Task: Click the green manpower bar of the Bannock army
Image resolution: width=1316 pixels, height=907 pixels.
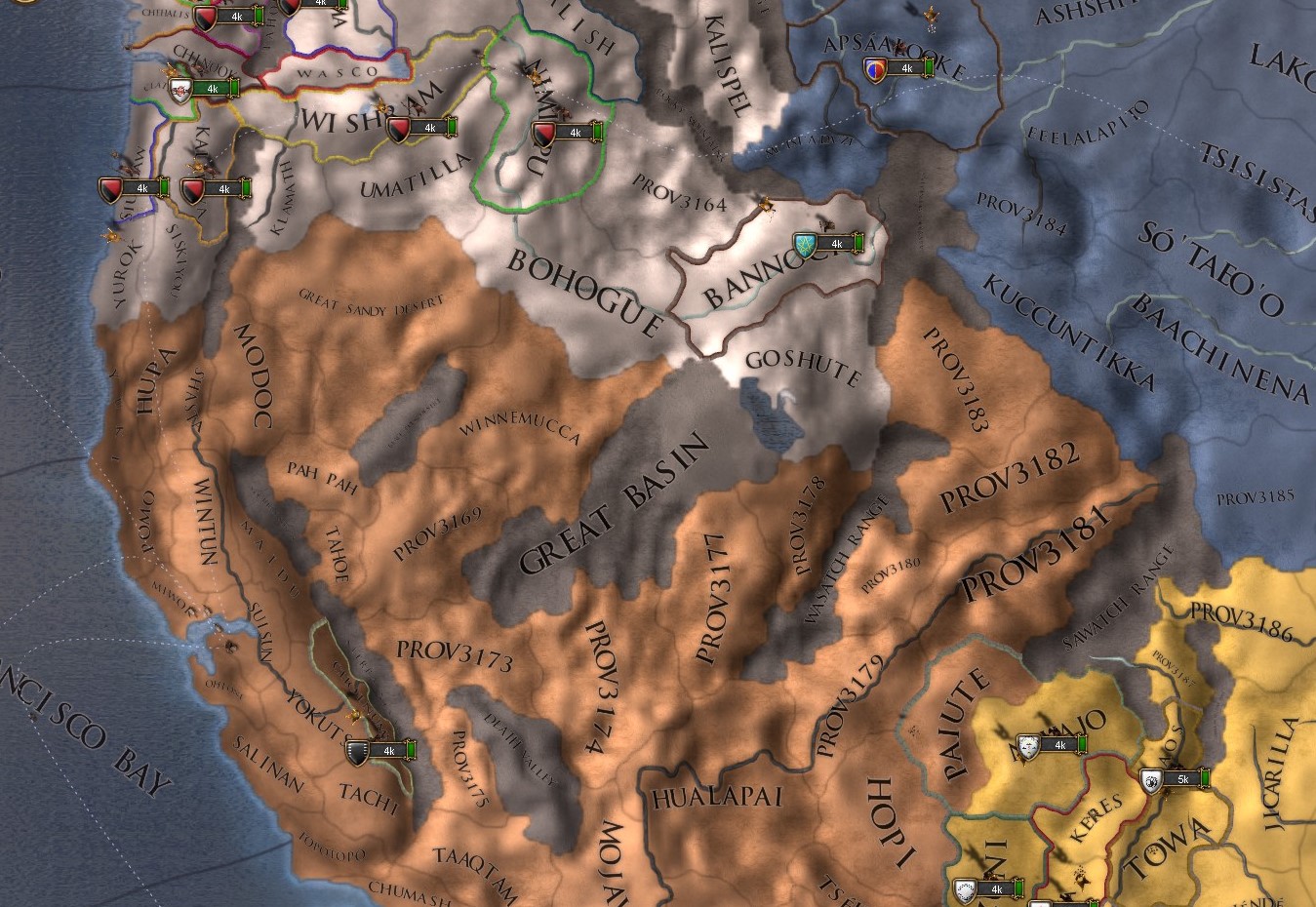Action: click(x=858, y=244)
